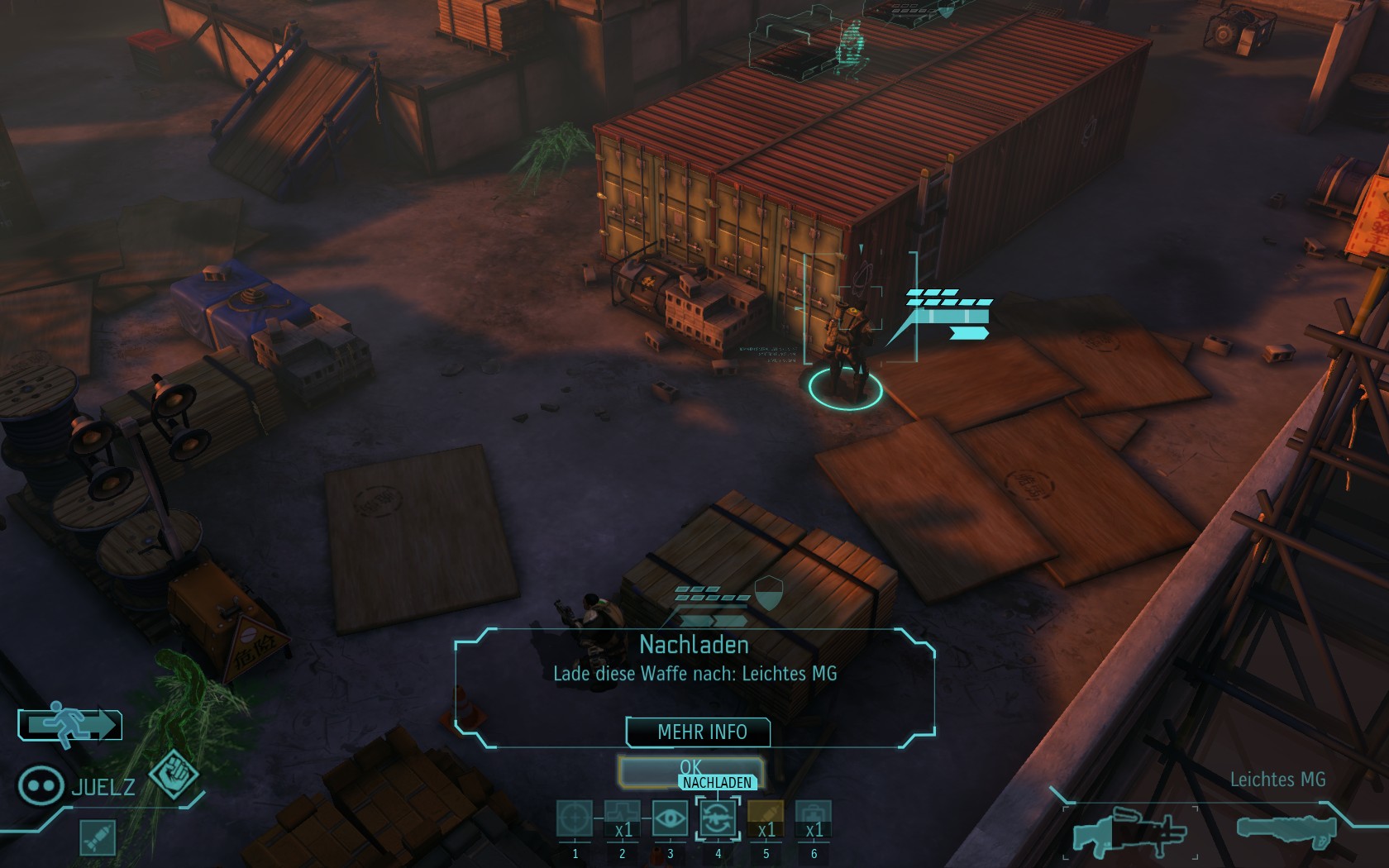Select the crosshair fire weapon ability

coord(575,819)
